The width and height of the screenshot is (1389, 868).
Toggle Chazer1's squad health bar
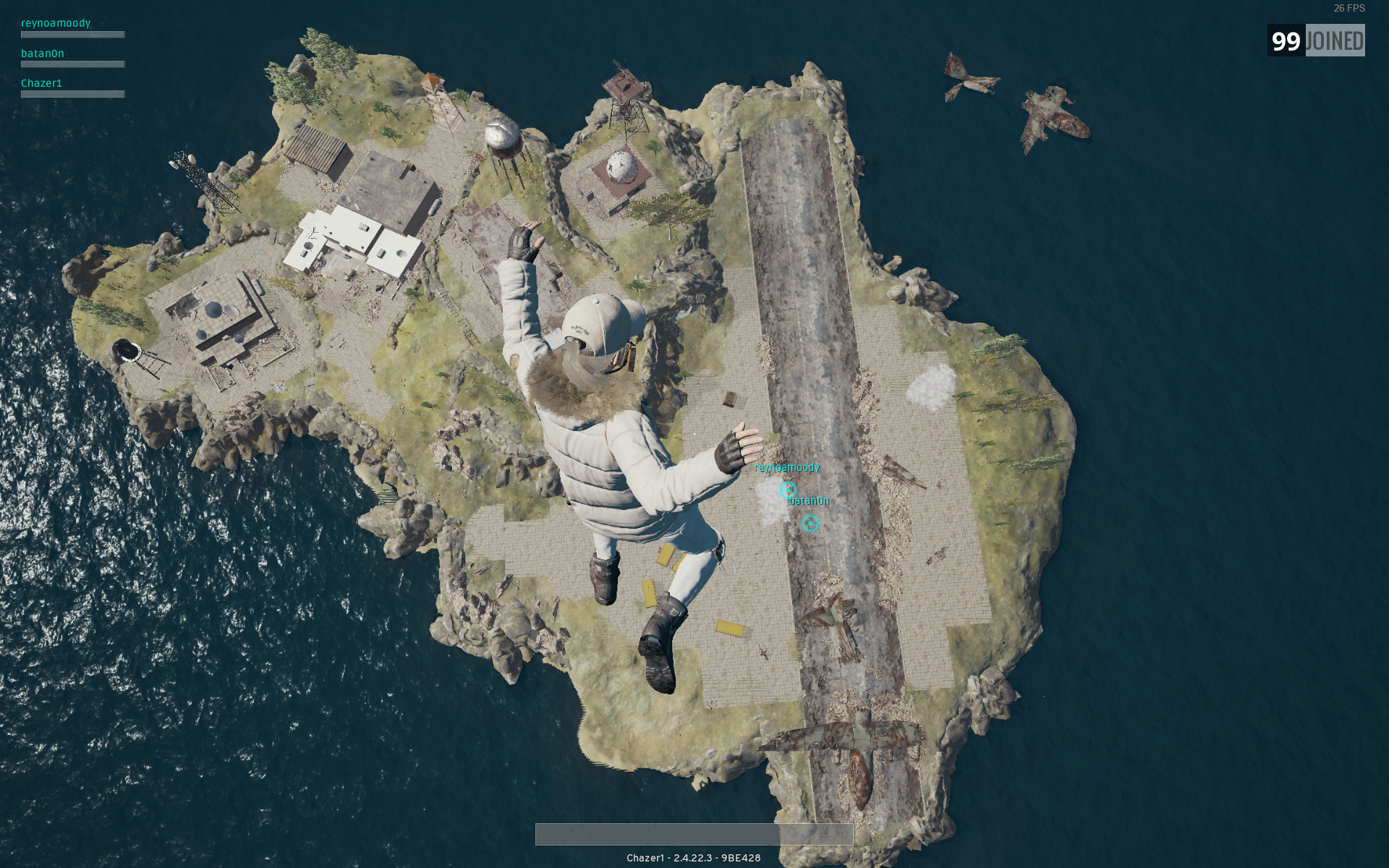click(72, 93)
